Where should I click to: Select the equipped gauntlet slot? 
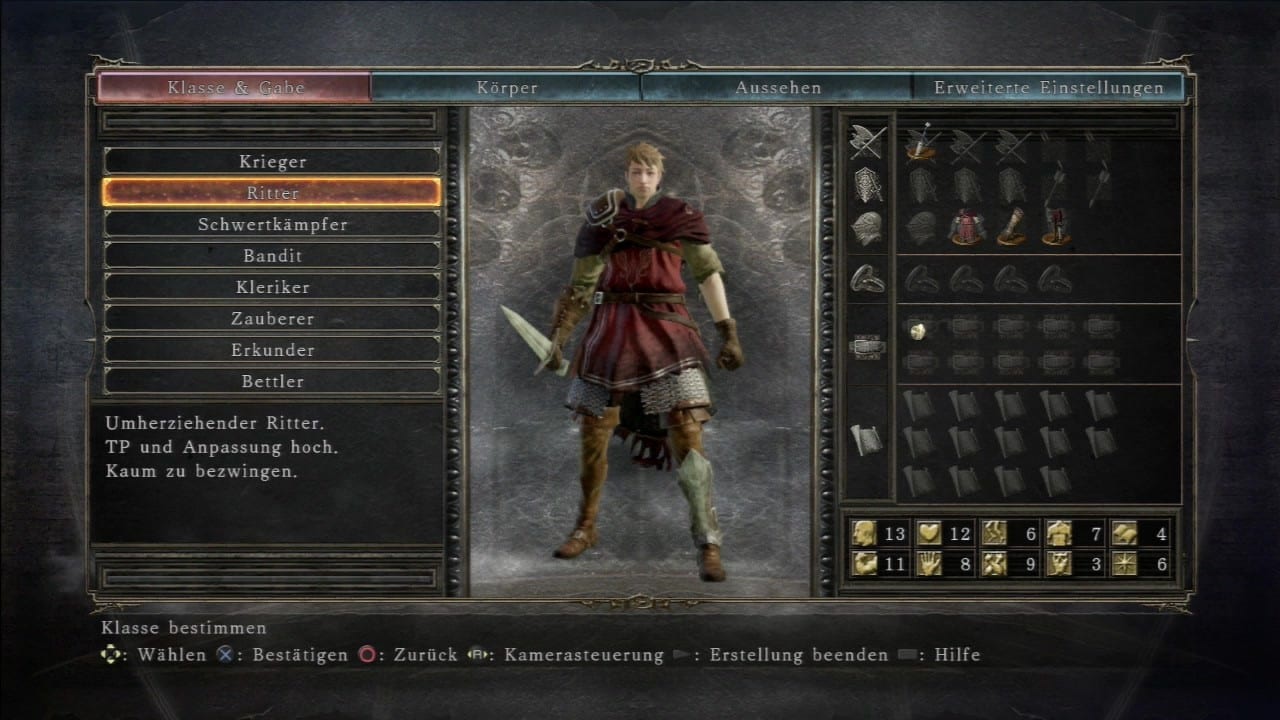[1011, 227]
